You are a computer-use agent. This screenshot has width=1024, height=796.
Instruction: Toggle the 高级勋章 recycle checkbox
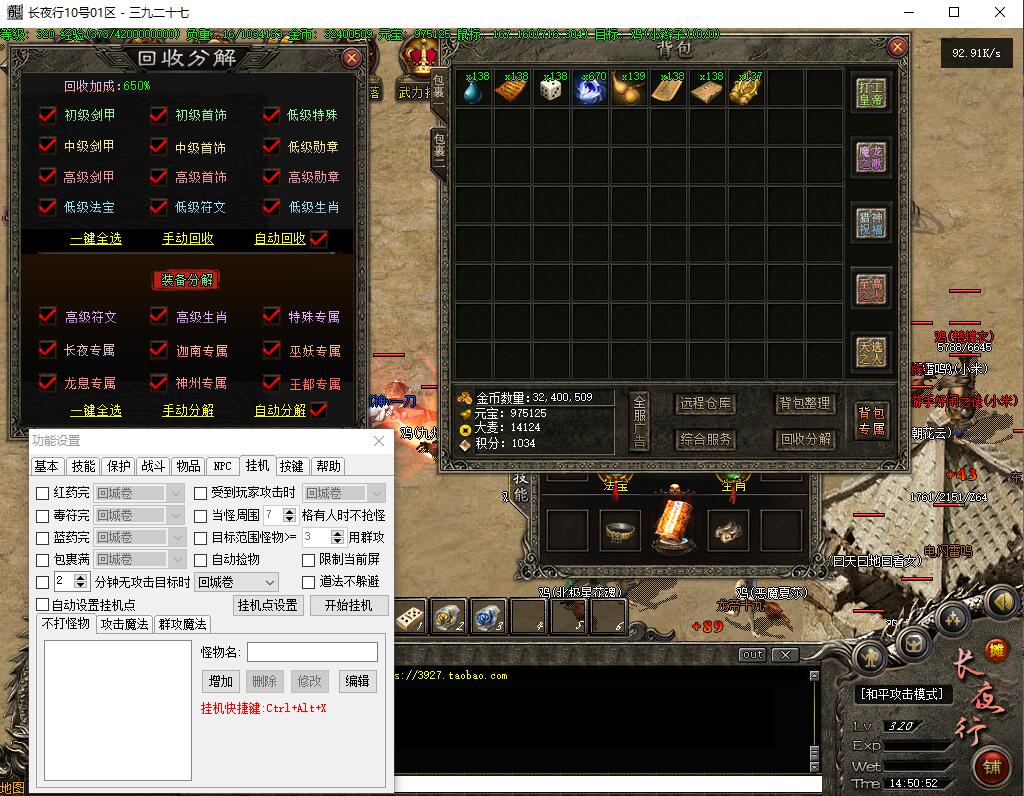(x=271, y=177)
